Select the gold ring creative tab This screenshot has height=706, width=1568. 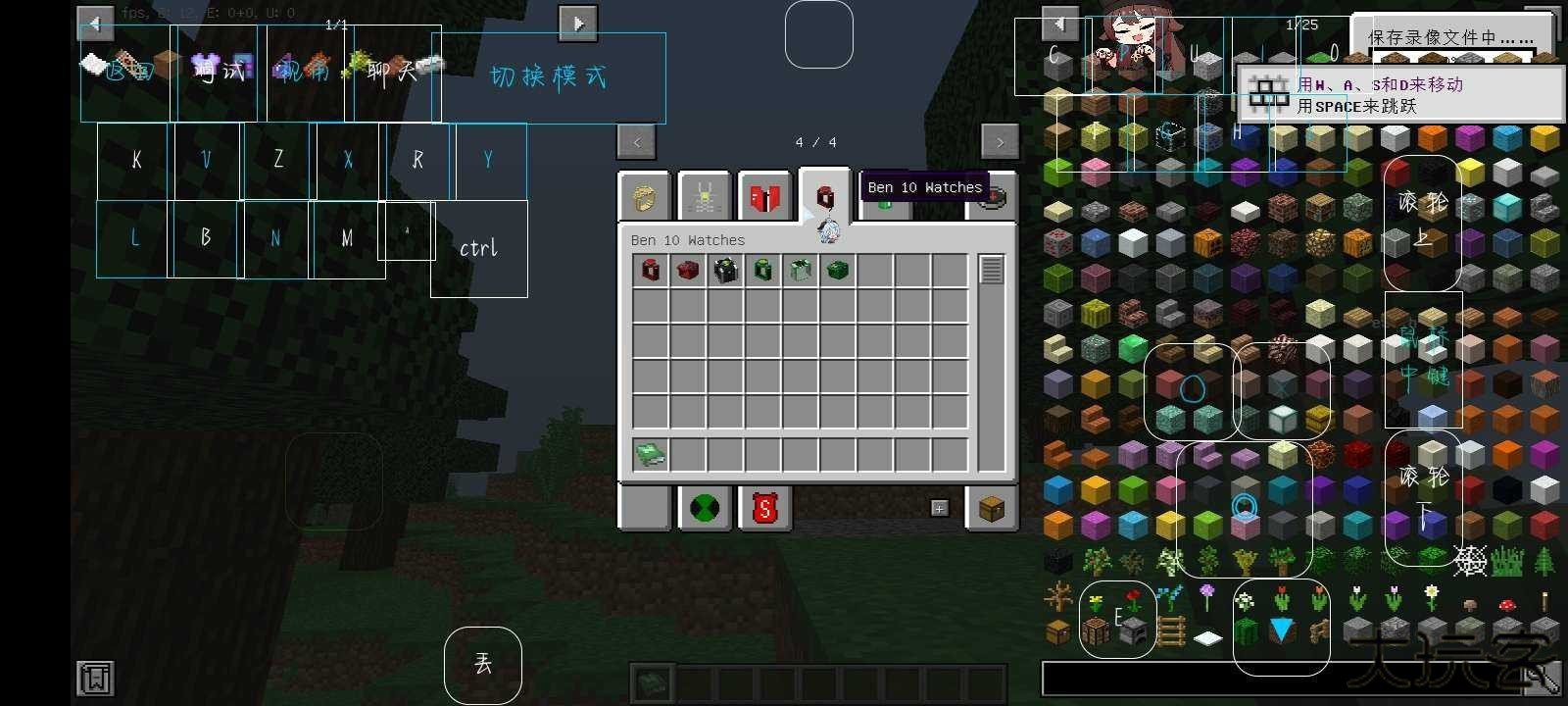coord(643,196)
